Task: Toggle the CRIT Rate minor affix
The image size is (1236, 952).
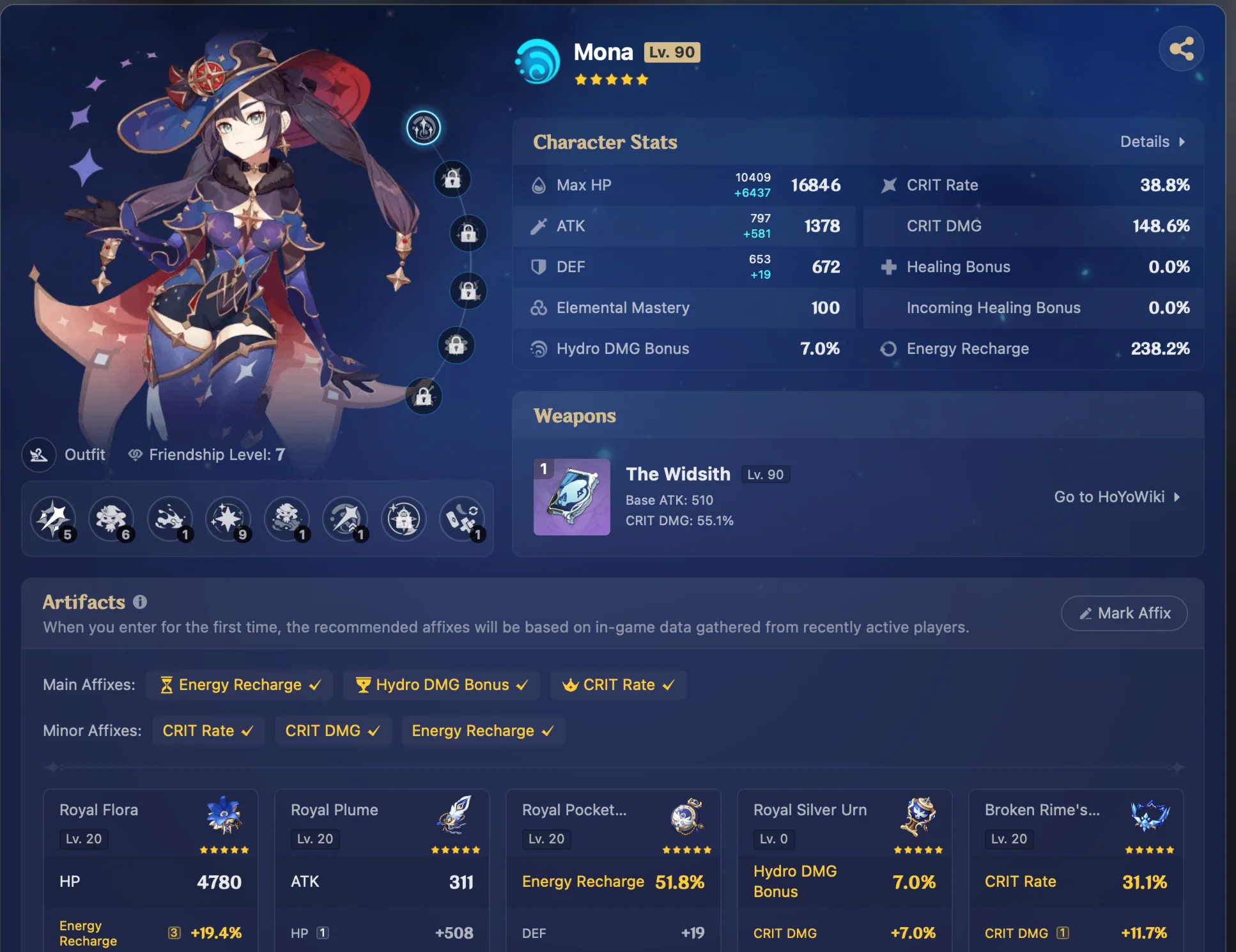Action: tap(208, 730)
